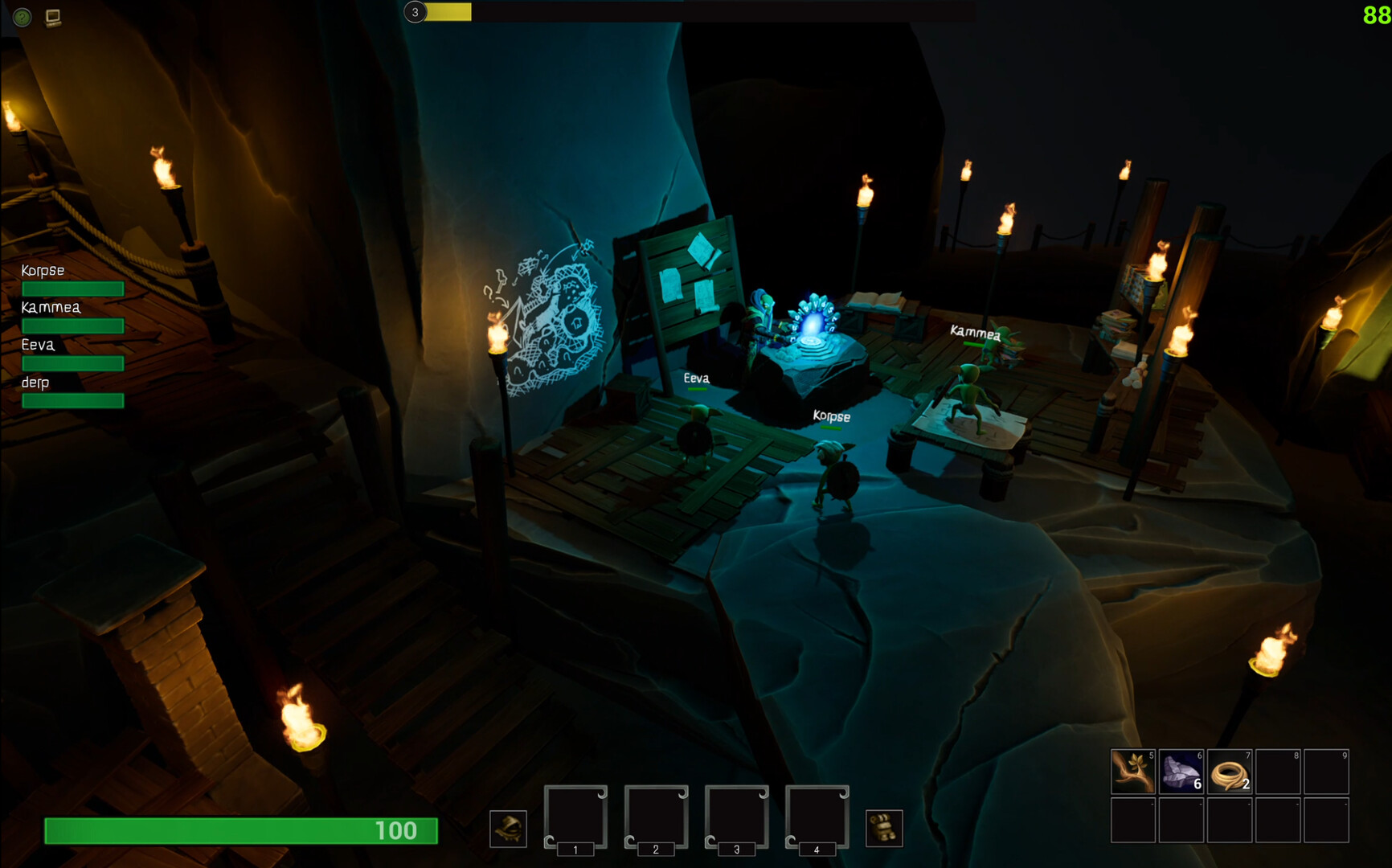
Task: Click the equipment icon right of hotbar slot 4
Action: (884, 828)
